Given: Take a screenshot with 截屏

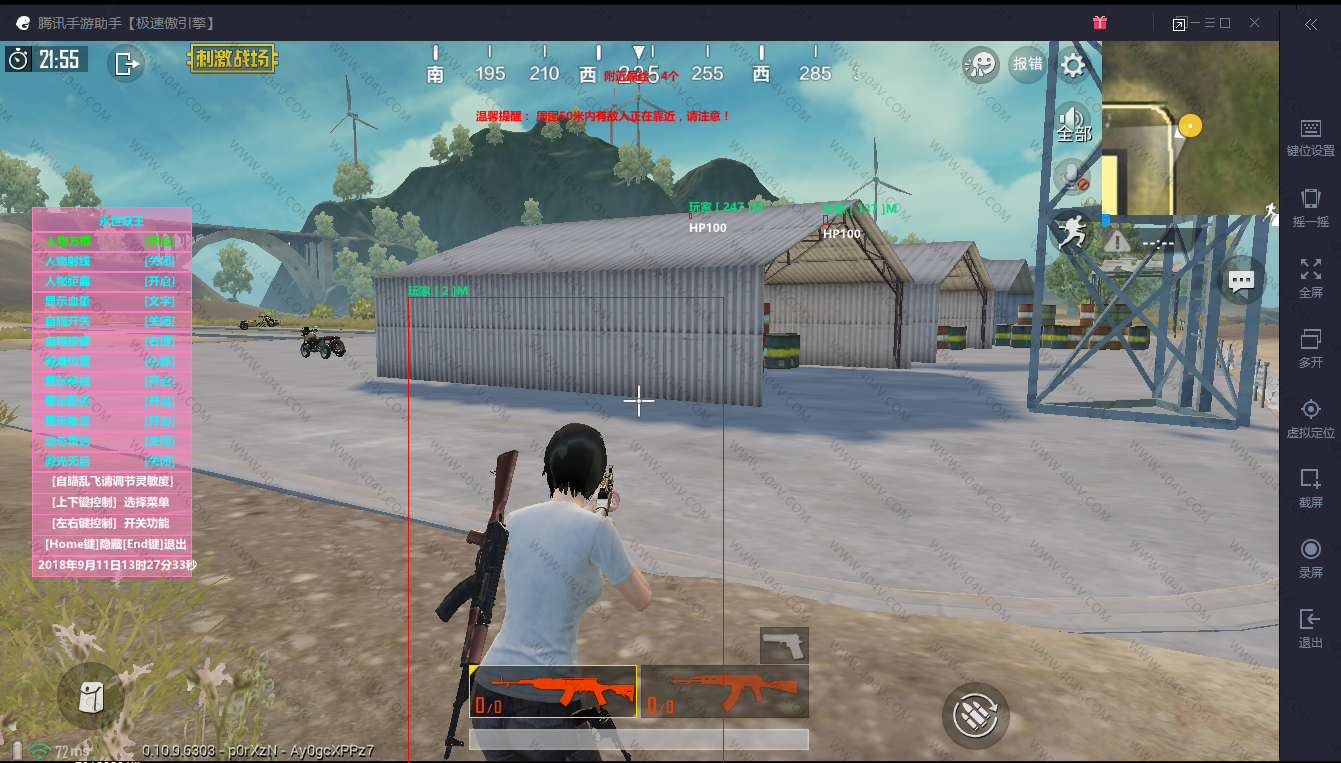Looking at the screenshot, I should [x=1310, y=487].
